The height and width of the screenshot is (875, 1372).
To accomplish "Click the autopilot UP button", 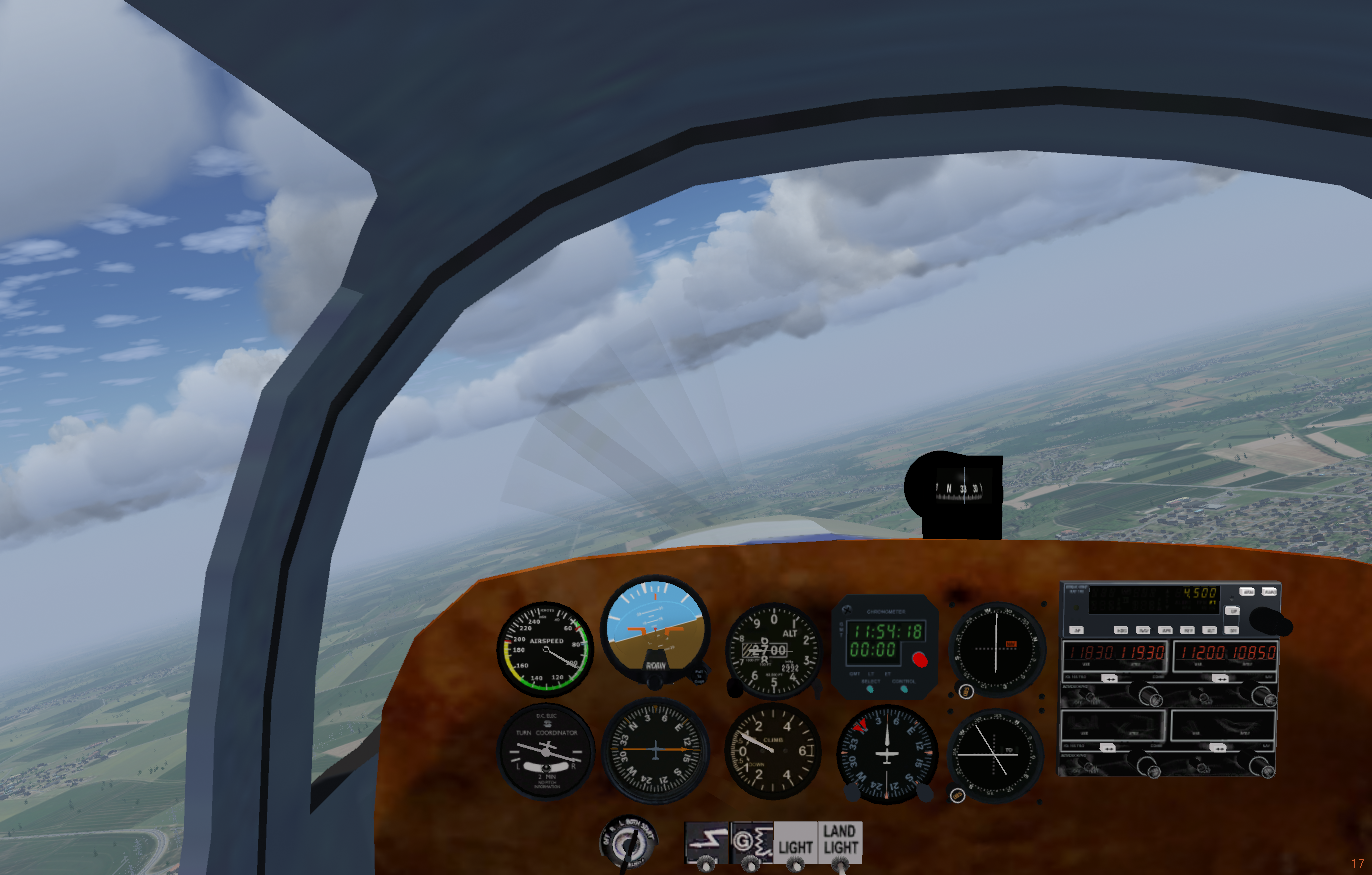I will (x=1233, y=610).
